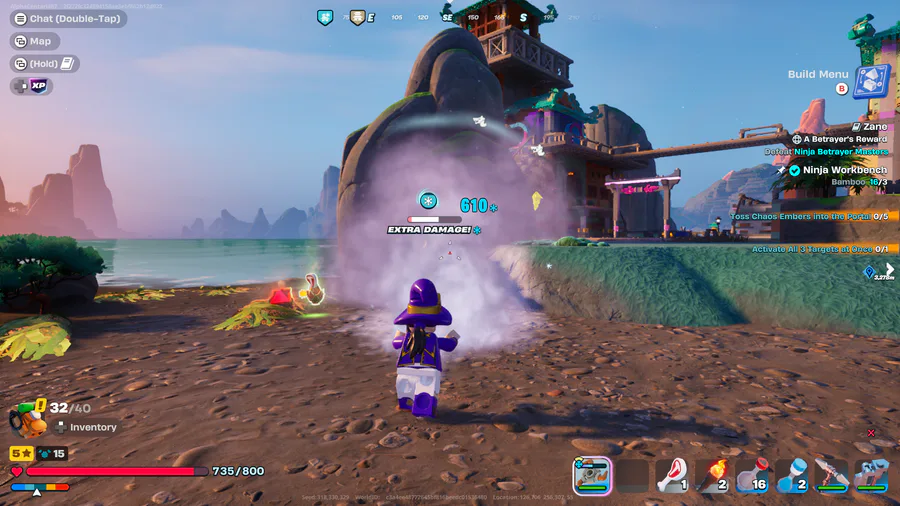Select the Toss Chaos Embers objective
This screenshot has width=900, height=506.
click(x=808, y=216)
